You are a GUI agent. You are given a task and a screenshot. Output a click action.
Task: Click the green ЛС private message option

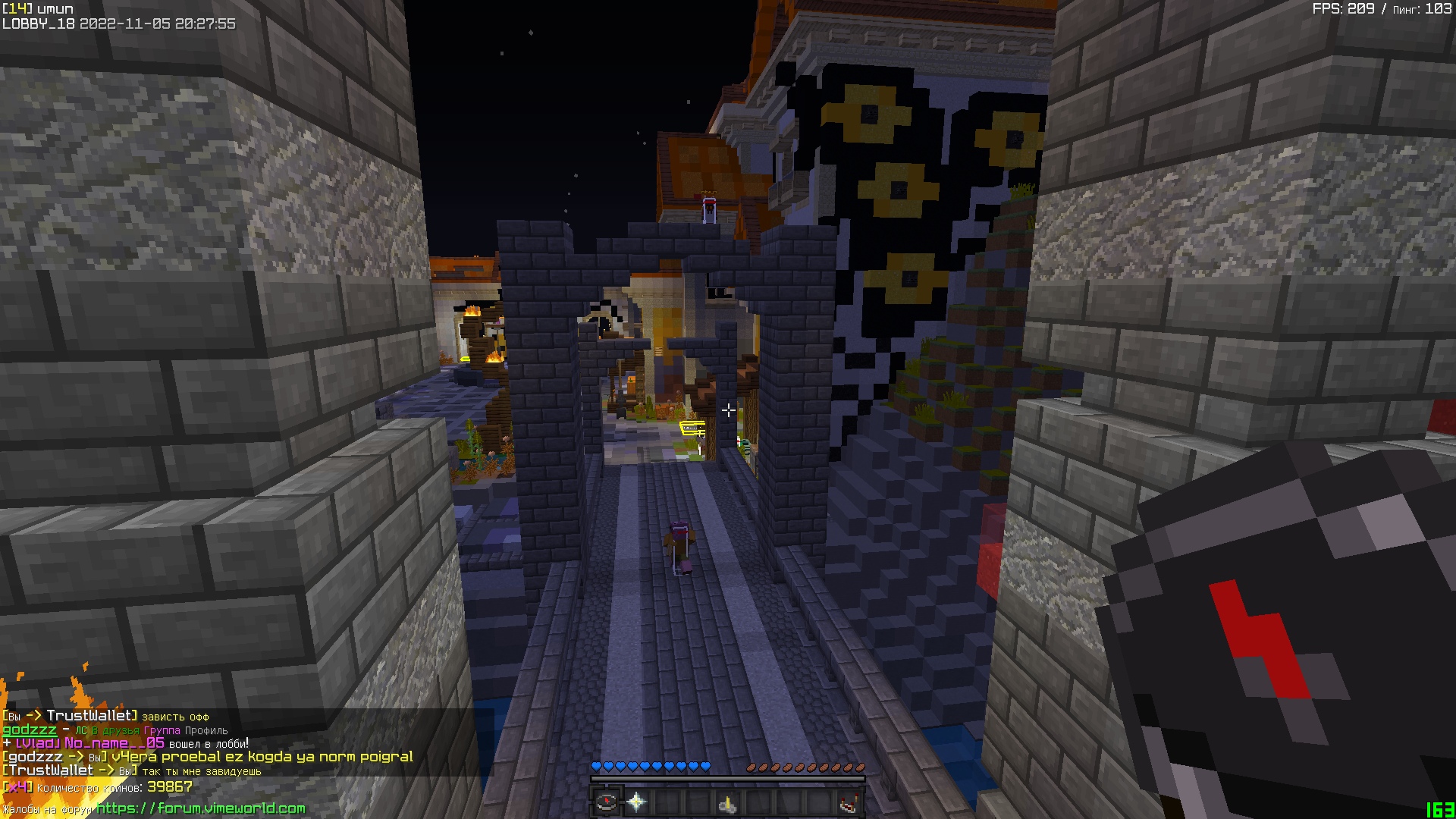pyautogui.click(x=80, y=731)
